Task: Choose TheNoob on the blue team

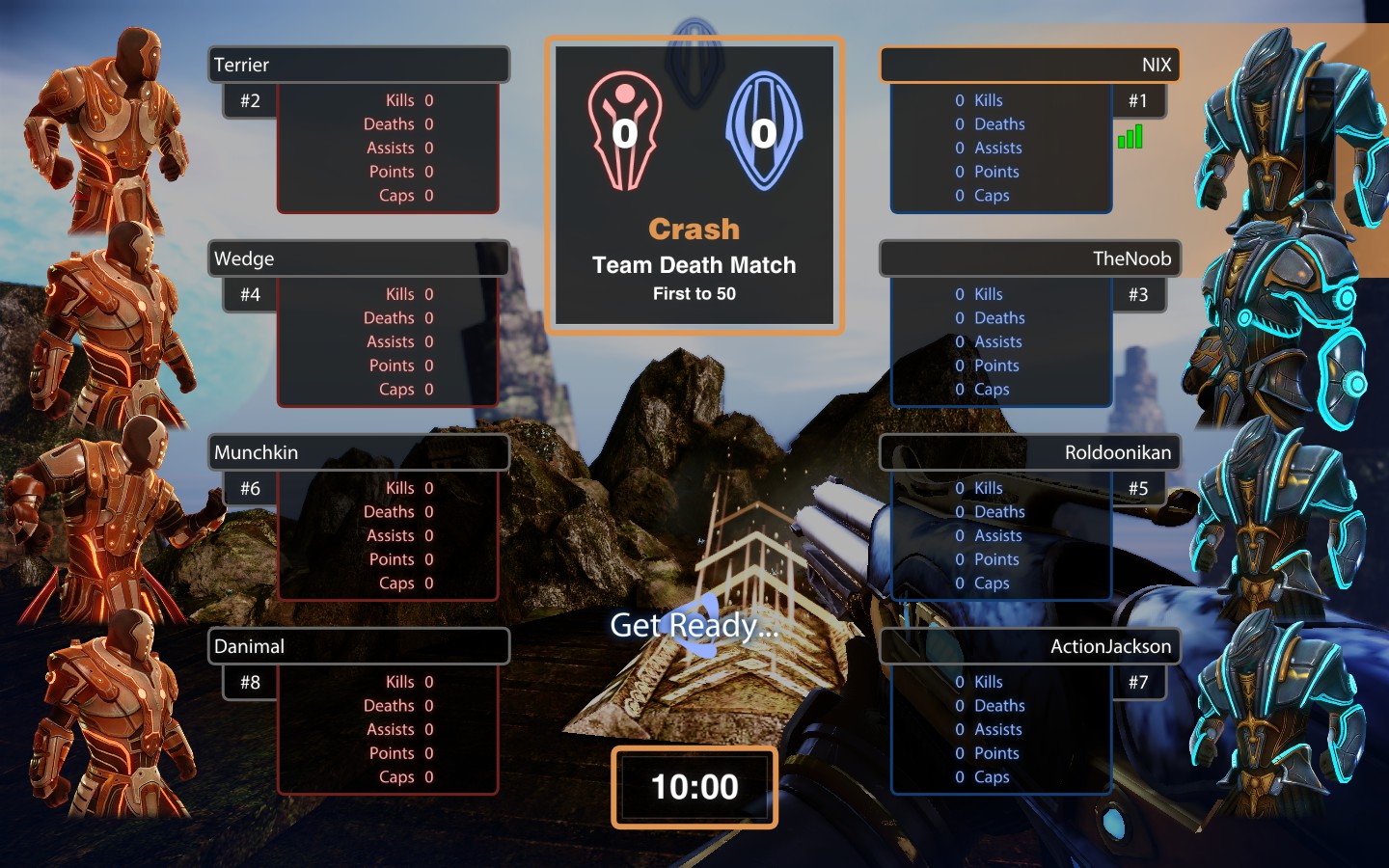Action: (x=1029, y=258)
